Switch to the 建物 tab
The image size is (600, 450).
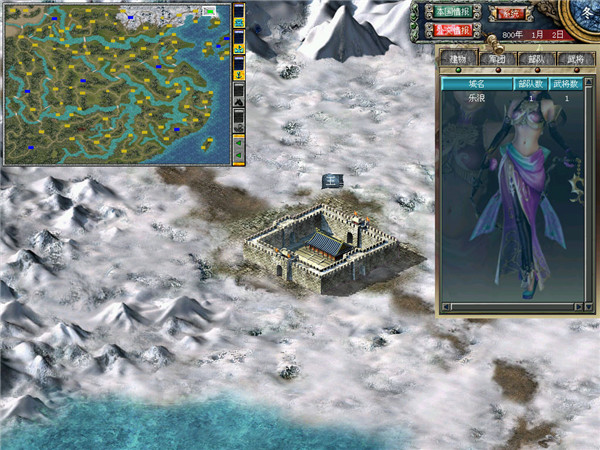(461, 59)
